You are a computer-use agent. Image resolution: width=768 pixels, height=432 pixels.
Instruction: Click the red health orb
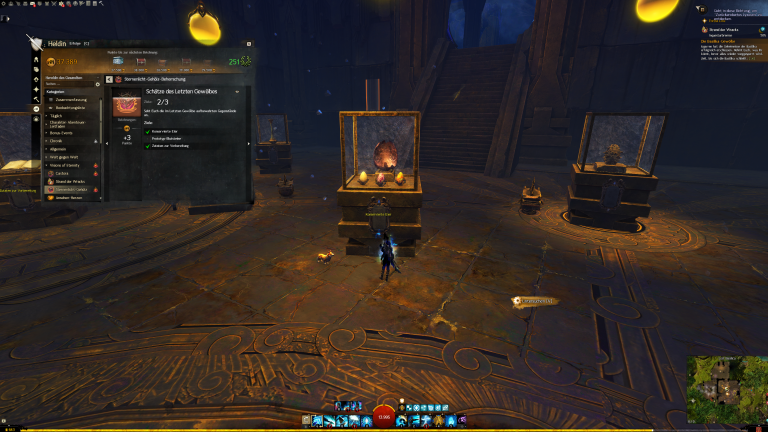click(x=384, y=417)
